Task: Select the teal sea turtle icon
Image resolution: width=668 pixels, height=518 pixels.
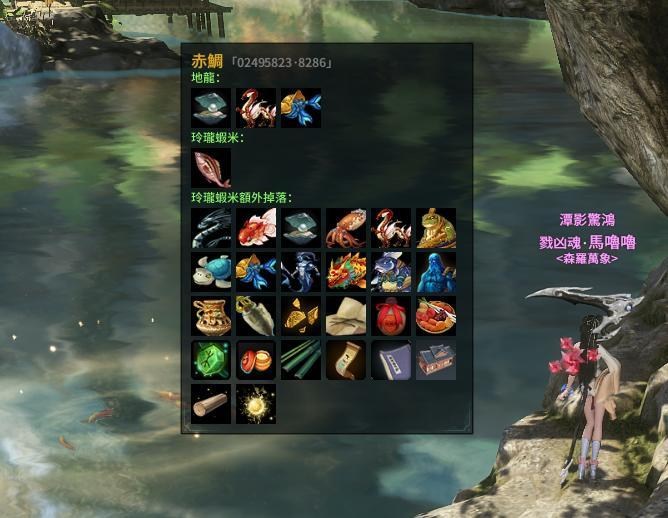Action: click(x=211, y=272)
